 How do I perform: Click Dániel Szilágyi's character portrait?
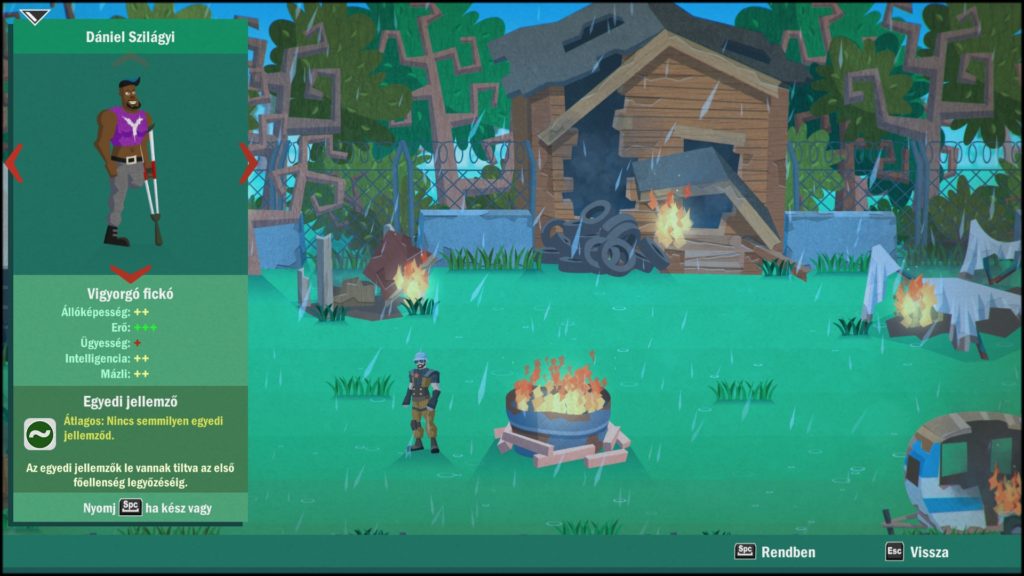(130, 160)
